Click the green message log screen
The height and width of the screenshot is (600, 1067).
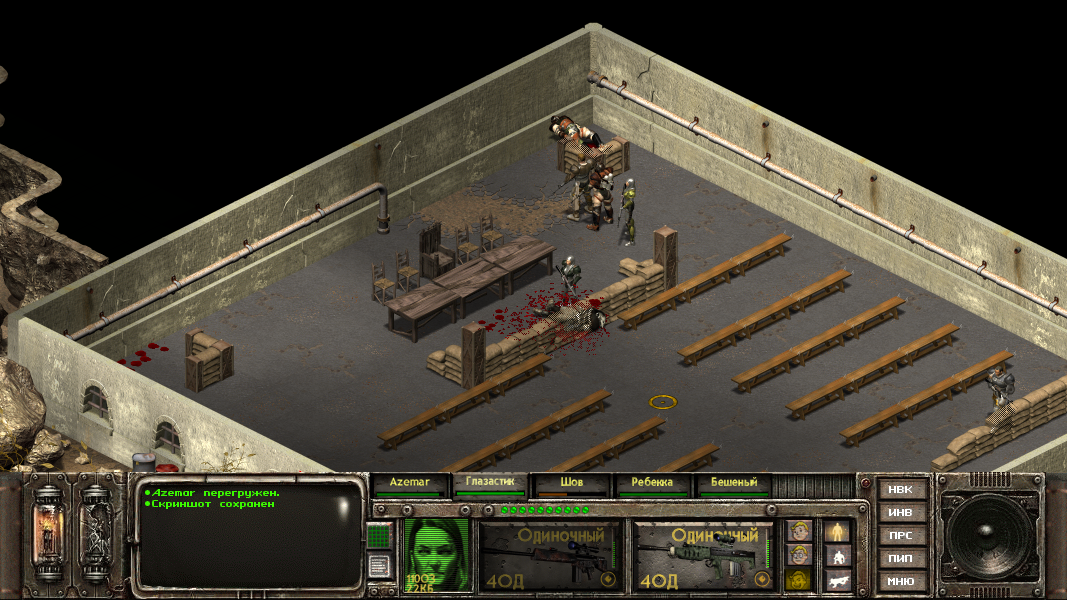250,535
